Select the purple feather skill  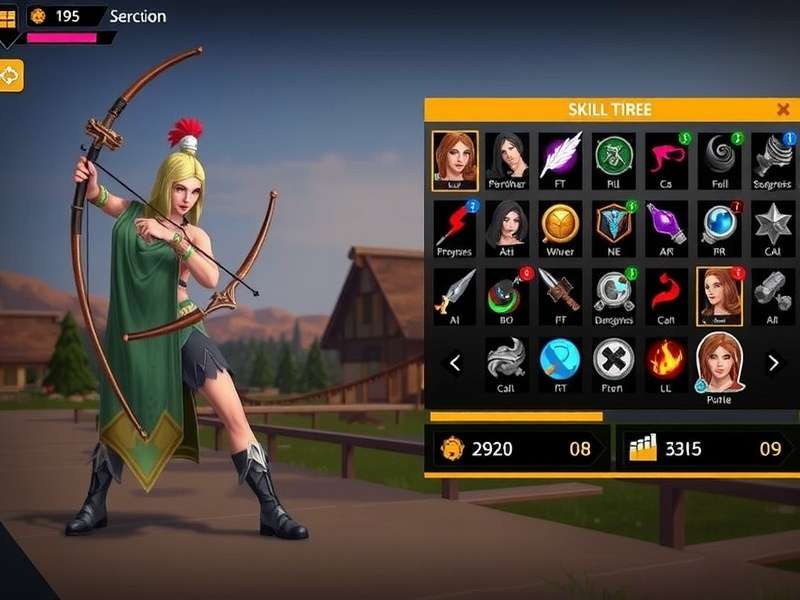[x=560, y=155]
